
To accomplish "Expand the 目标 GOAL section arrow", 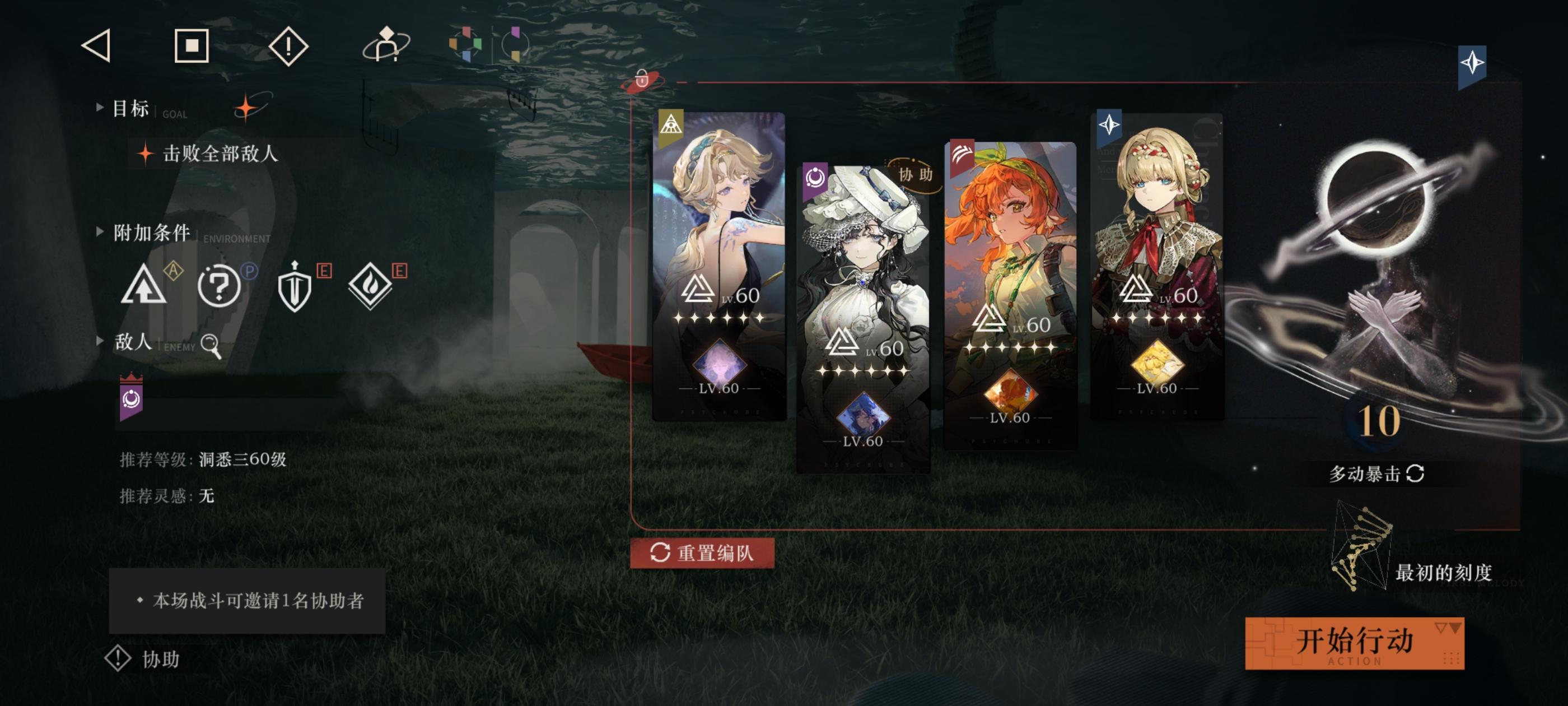I will tap(99, 109).
